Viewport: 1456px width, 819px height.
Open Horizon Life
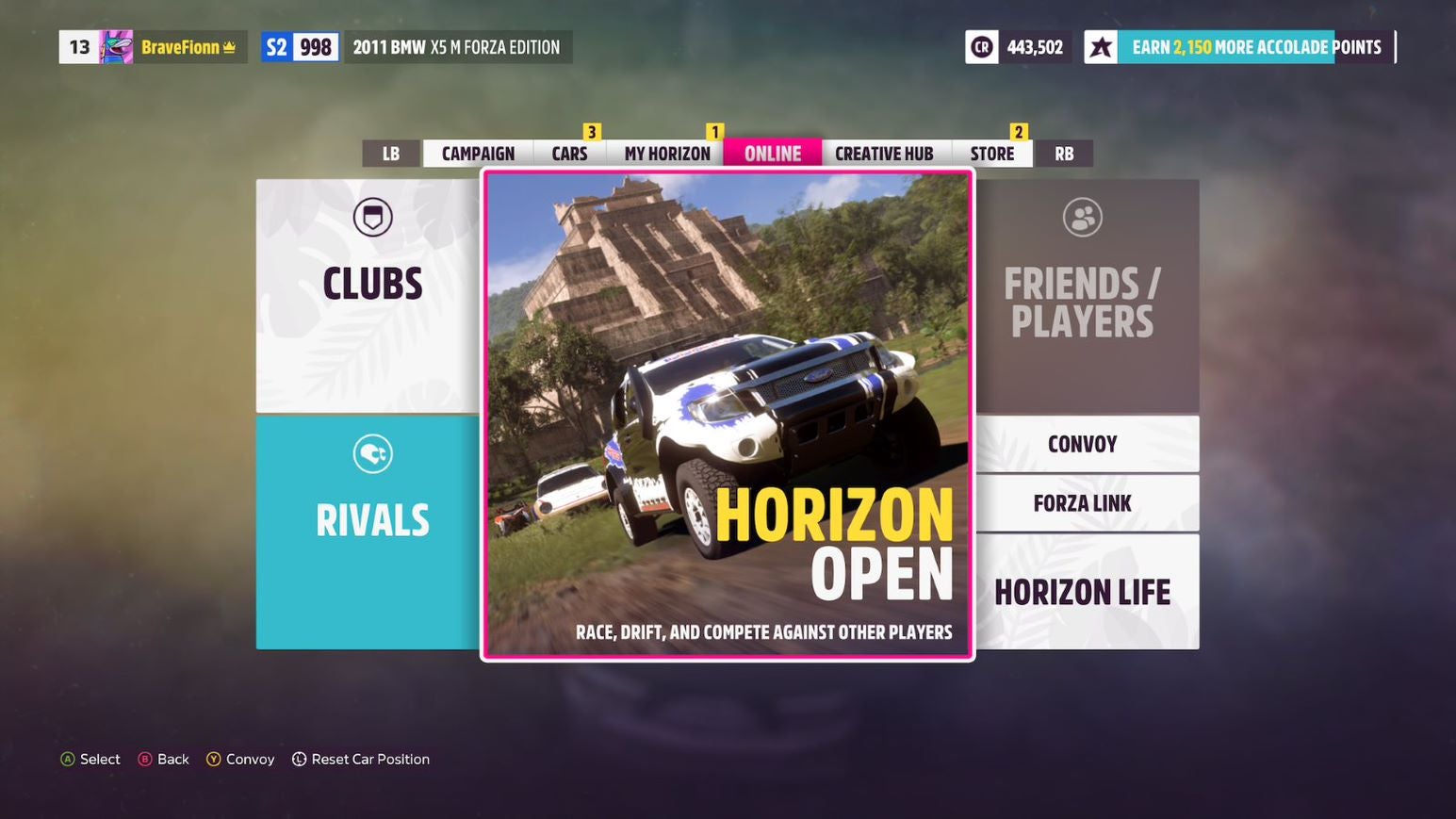click(1084, 592)
